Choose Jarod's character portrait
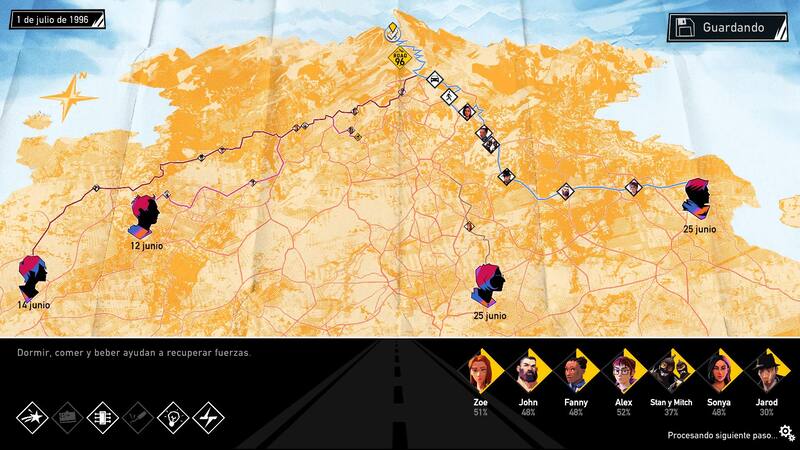 (x=767, y=372)
